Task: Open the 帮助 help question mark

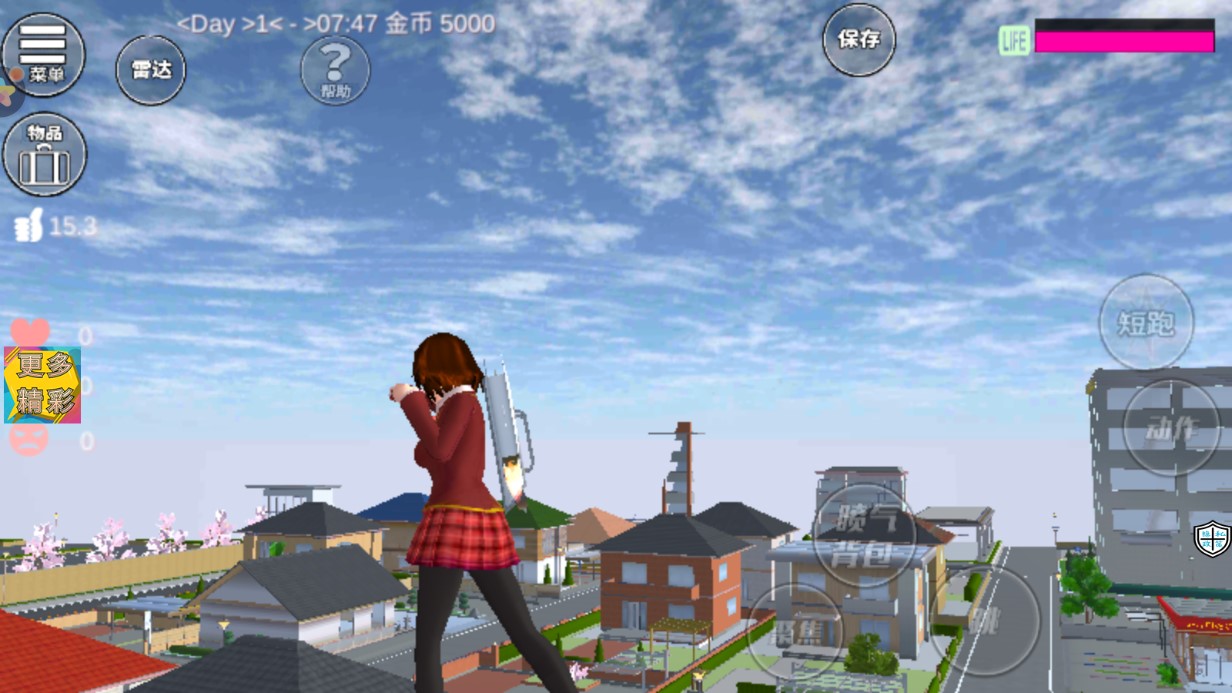Action: 335,70
